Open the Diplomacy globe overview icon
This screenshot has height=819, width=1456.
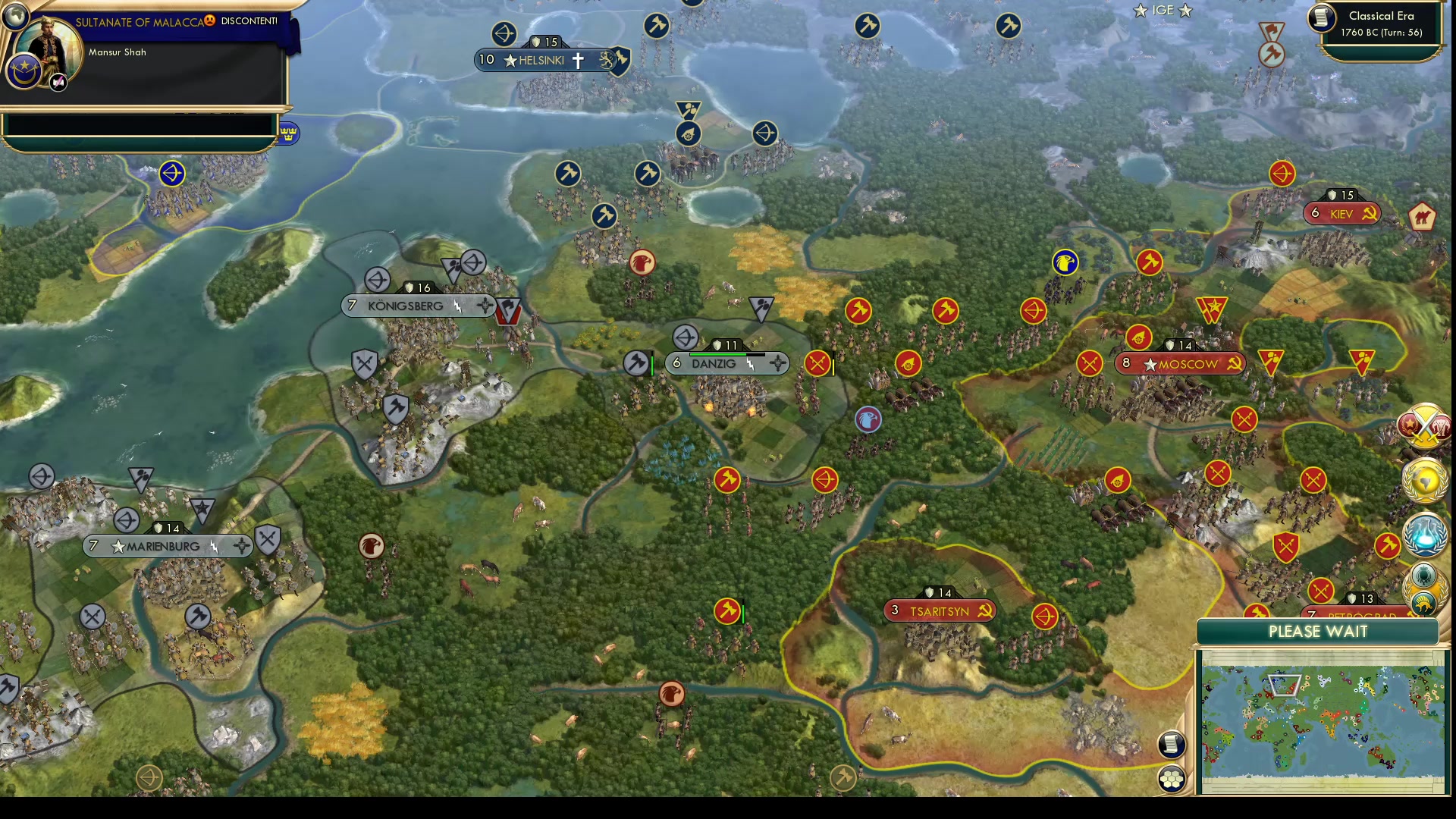(x=1425, y=481)
